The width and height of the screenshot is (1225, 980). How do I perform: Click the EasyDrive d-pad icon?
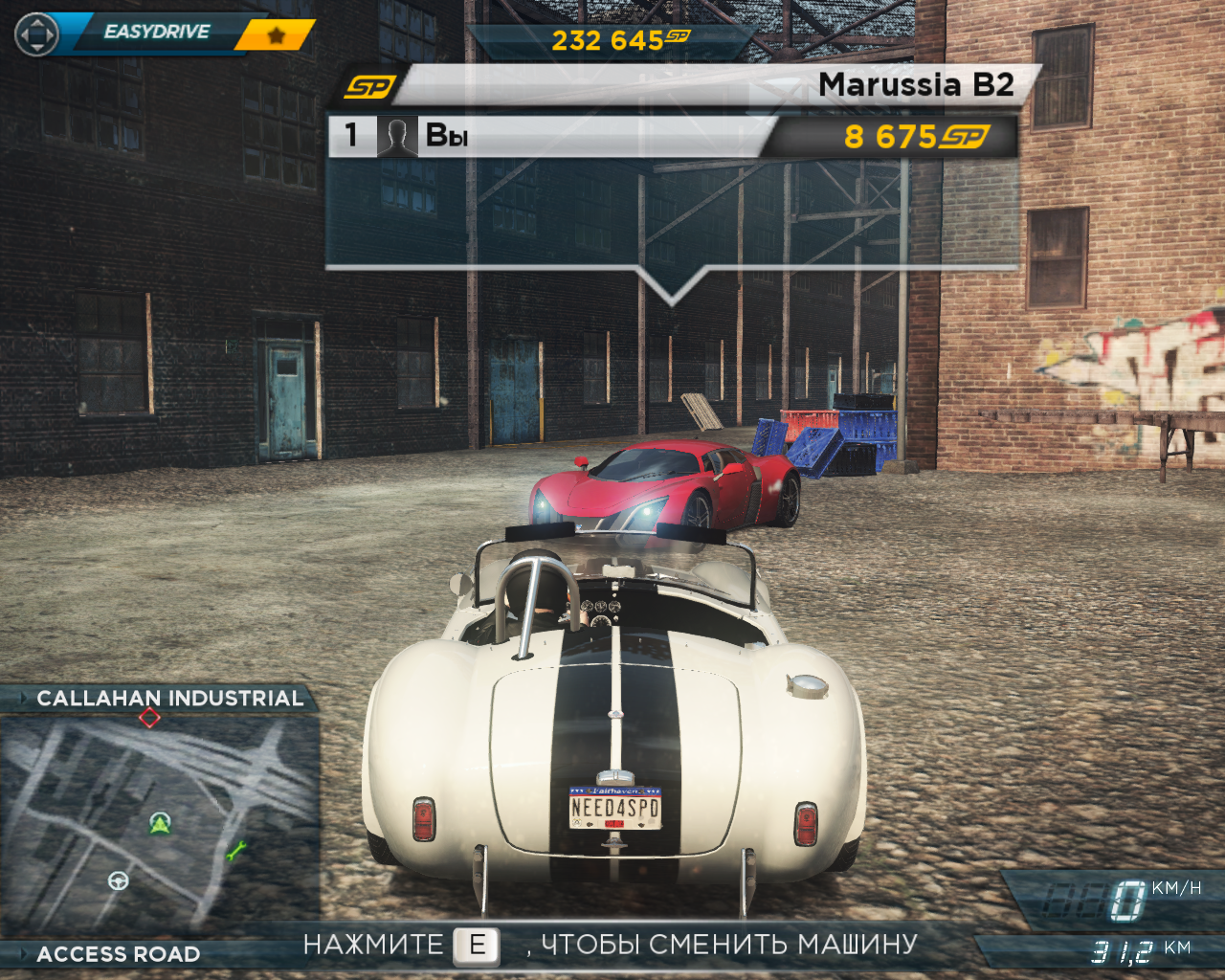(36, 35)
